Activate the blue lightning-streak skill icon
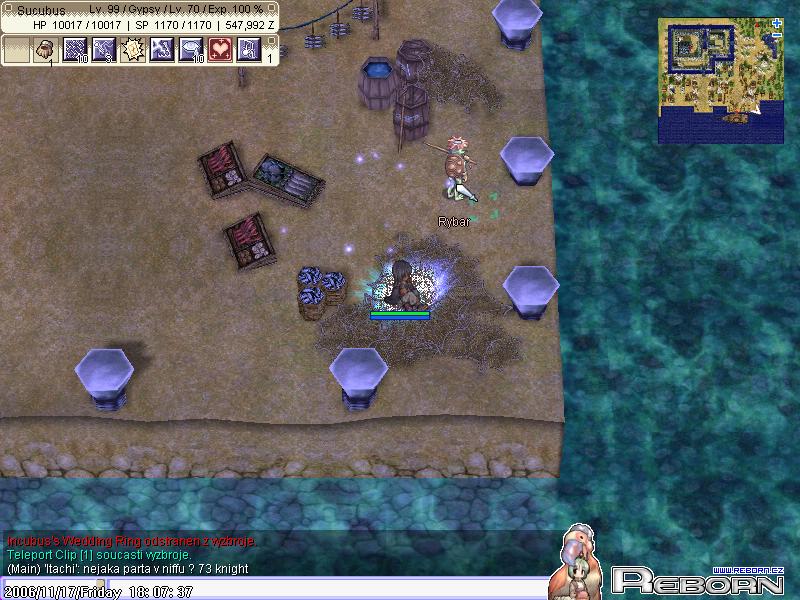 tap(162, 49)
